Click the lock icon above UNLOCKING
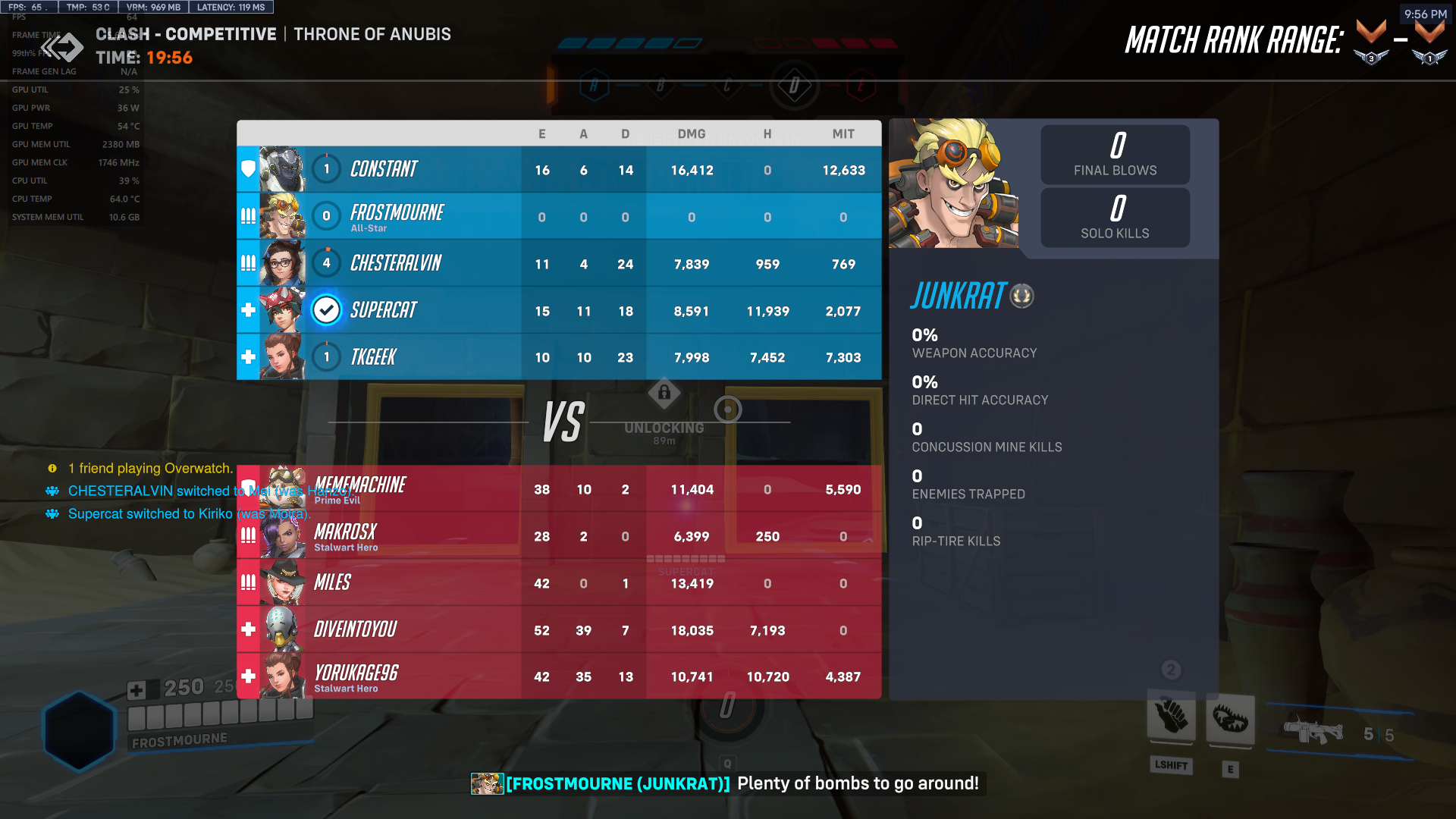Image resolution: width=1456 pixels, height=819 pixels. (665, 392)
